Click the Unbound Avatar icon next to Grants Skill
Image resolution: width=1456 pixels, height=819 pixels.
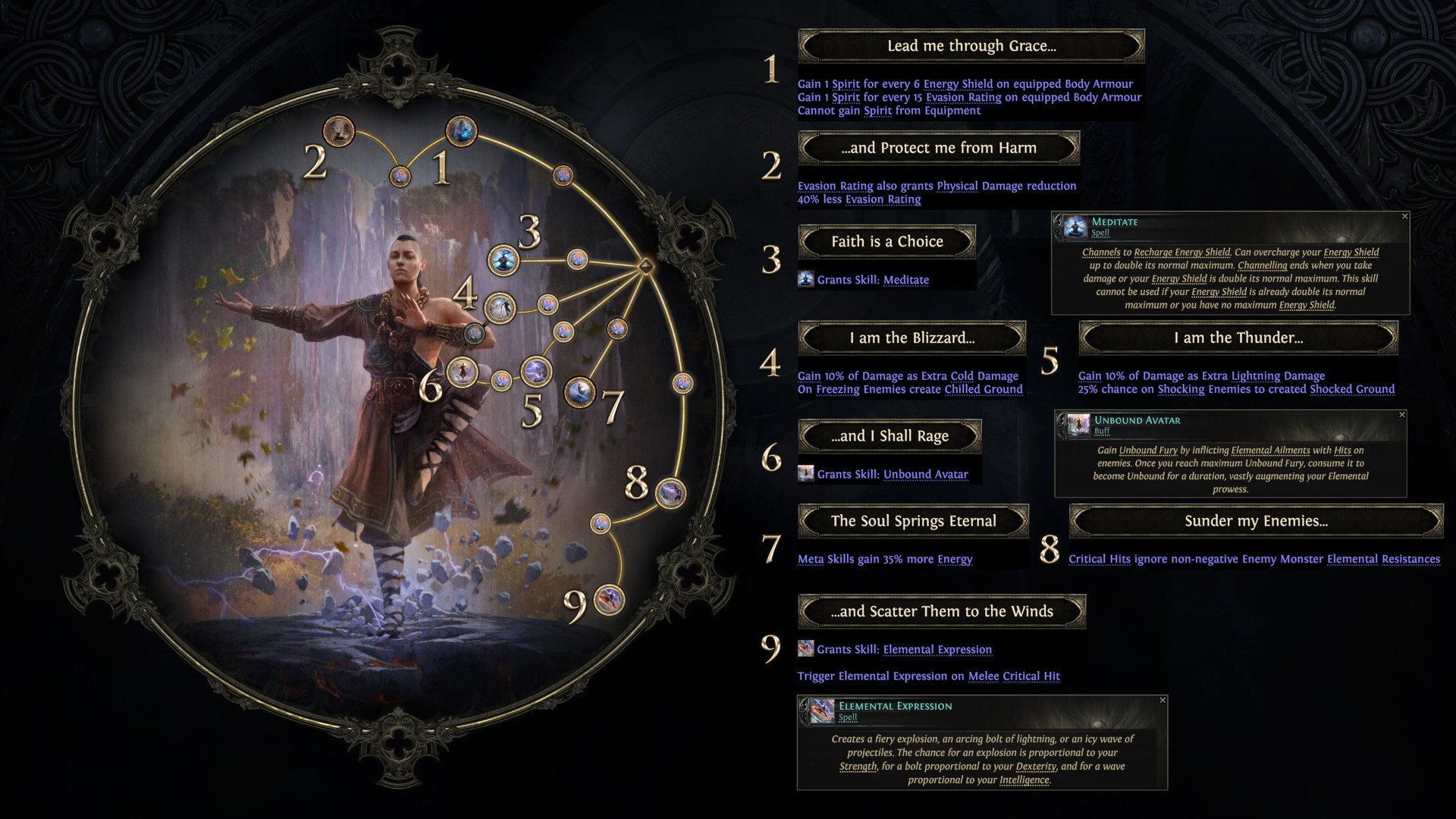coord(805,474)
